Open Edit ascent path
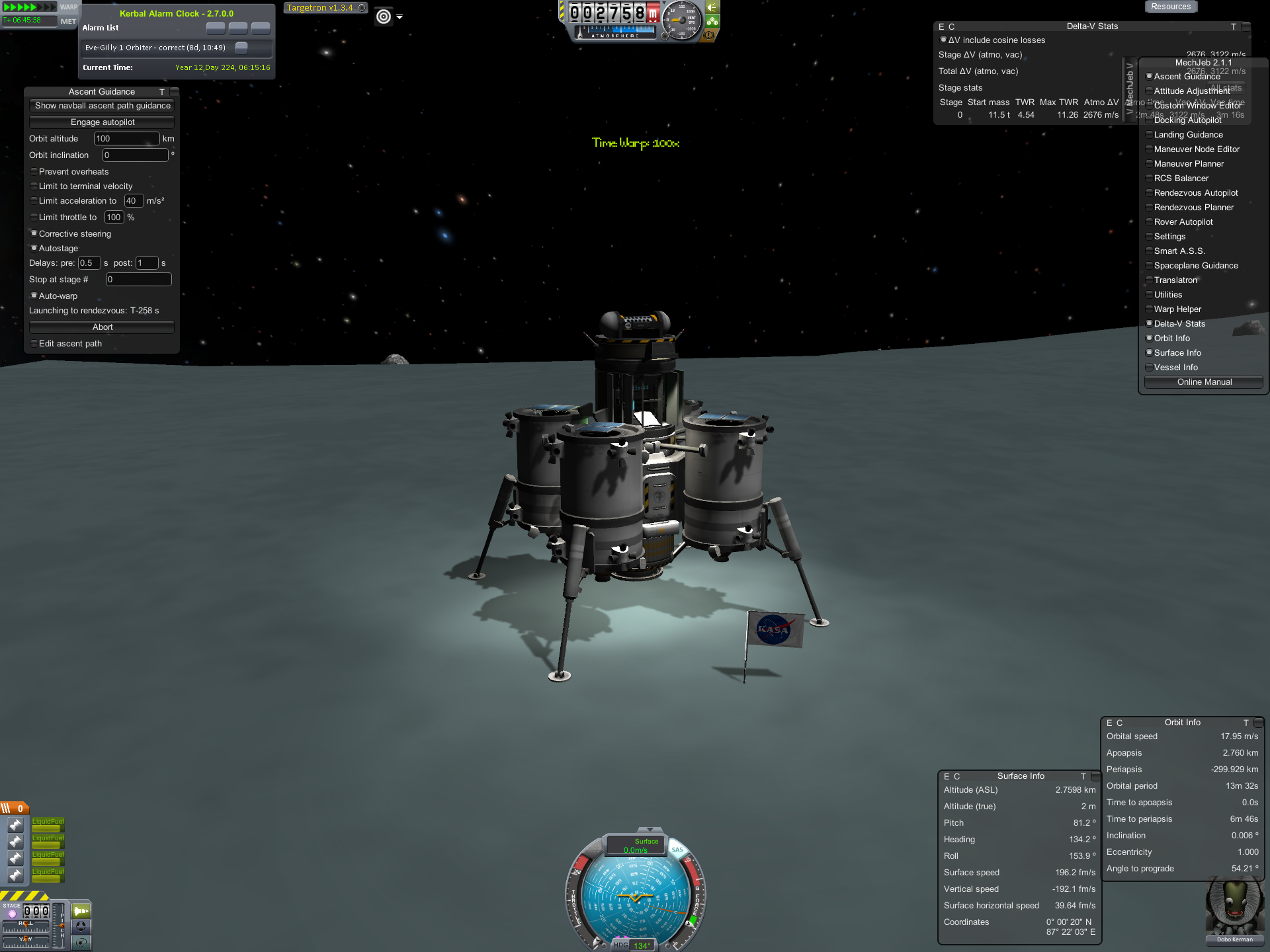This screenshot has width=1270, height=952. pos(34,344)
